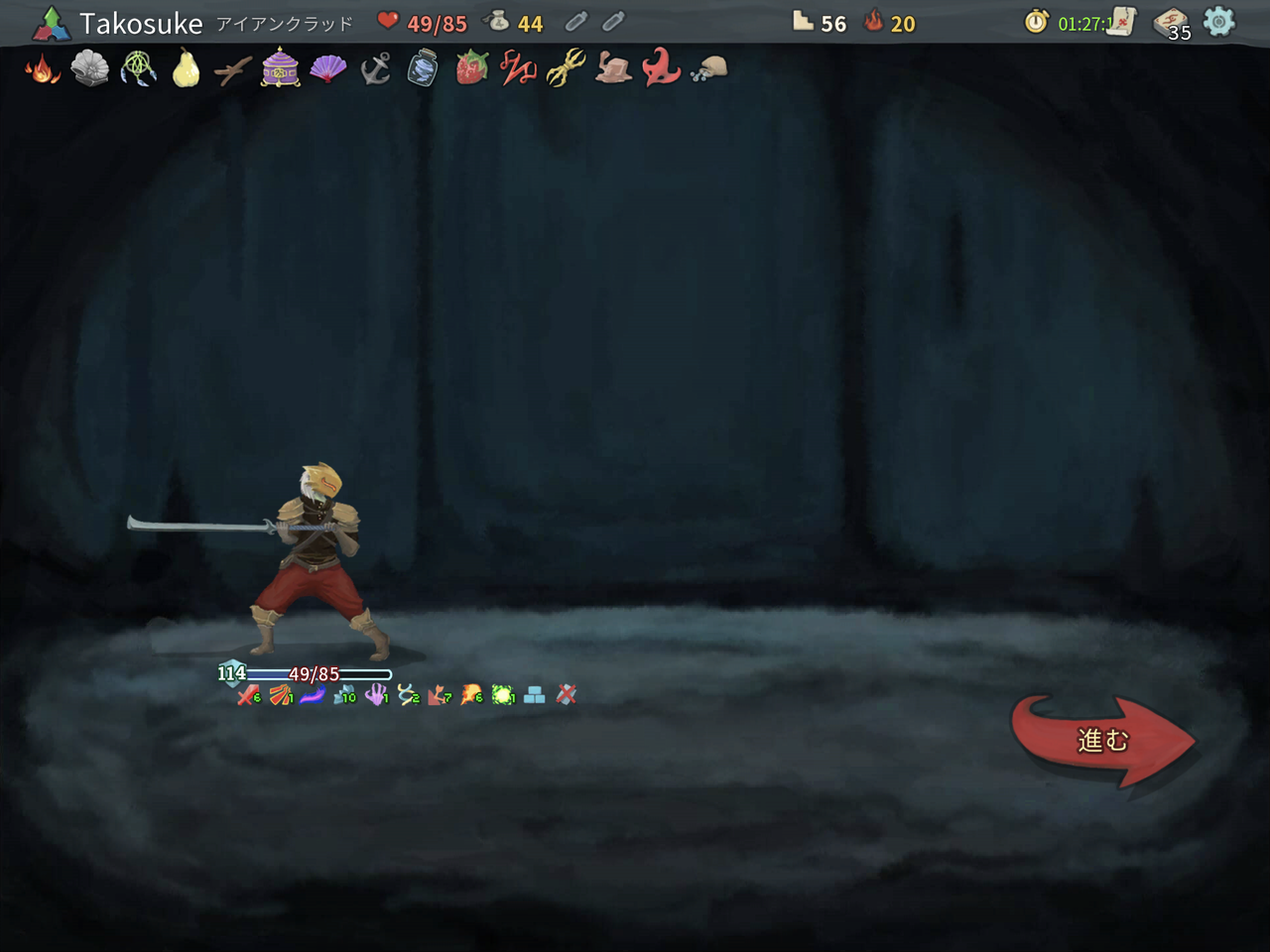The image size is (1270, 952).
Task: Inspect the 114 block shield icon
Action: coord(231,673)
